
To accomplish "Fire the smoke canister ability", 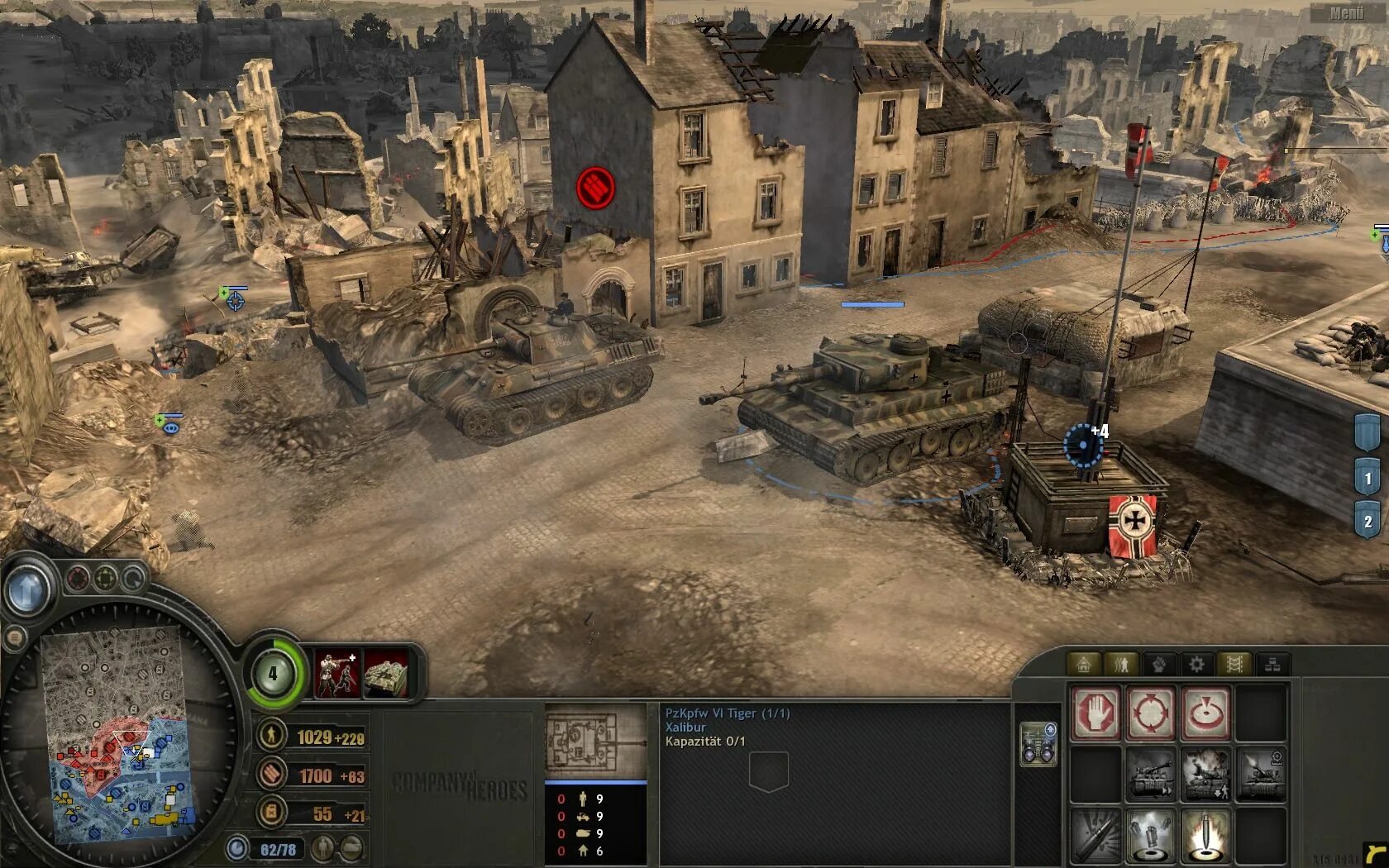I will pyautogui.click(x=1150, y=835).
